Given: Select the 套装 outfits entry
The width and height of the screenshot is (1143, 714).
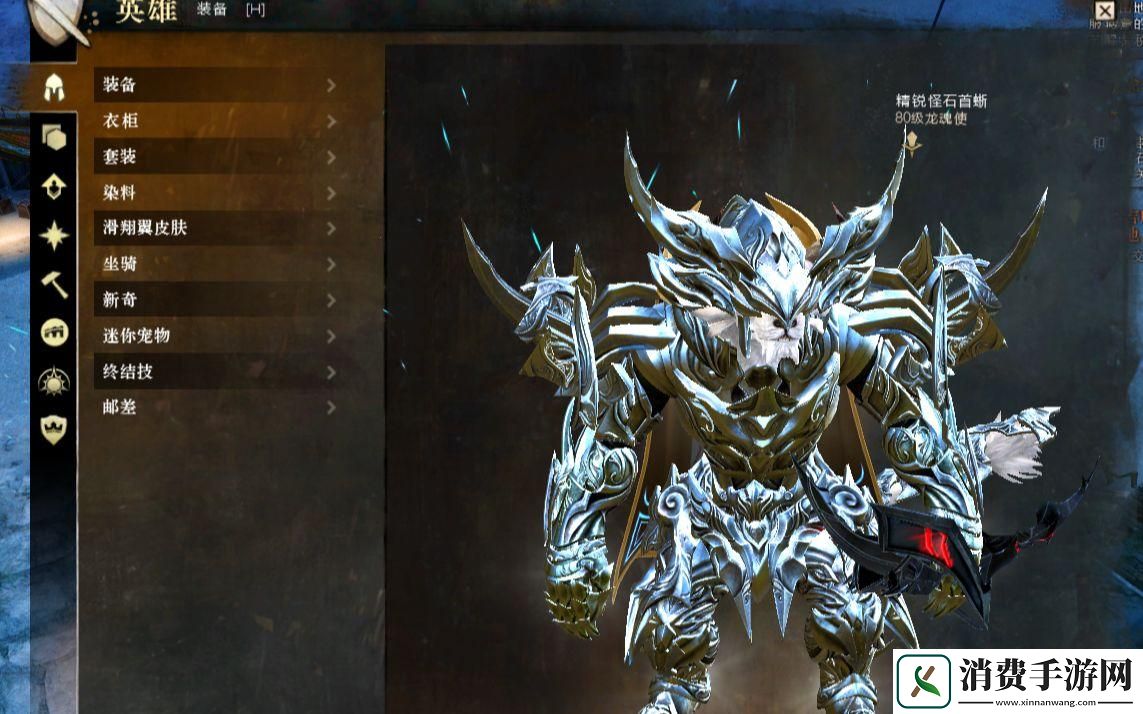Looking at the screenshot, I should click(x=216, y=157).
